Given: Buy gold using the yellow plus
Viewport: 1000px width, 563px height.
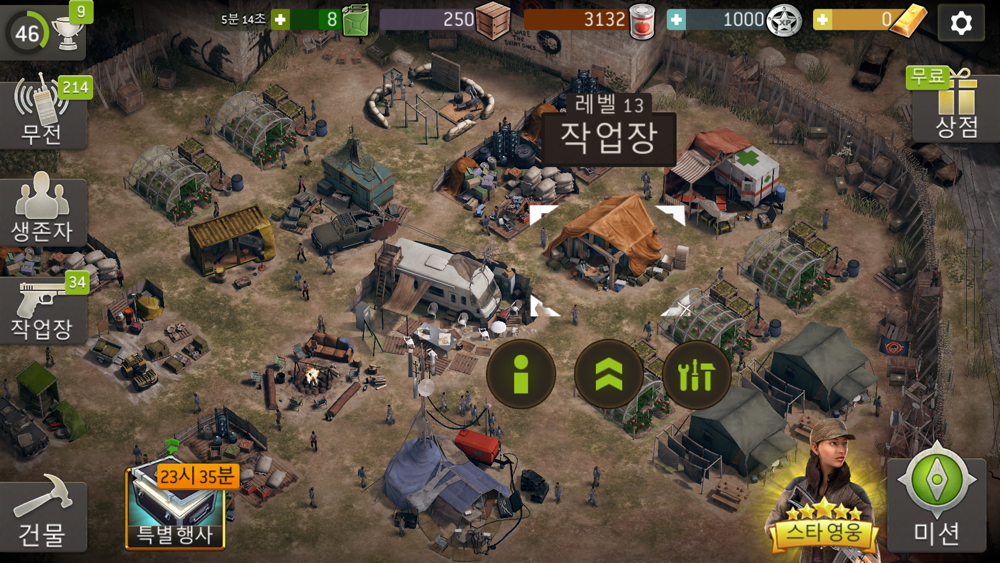Looking at the screenshot, I should click(x=823, y=19).
